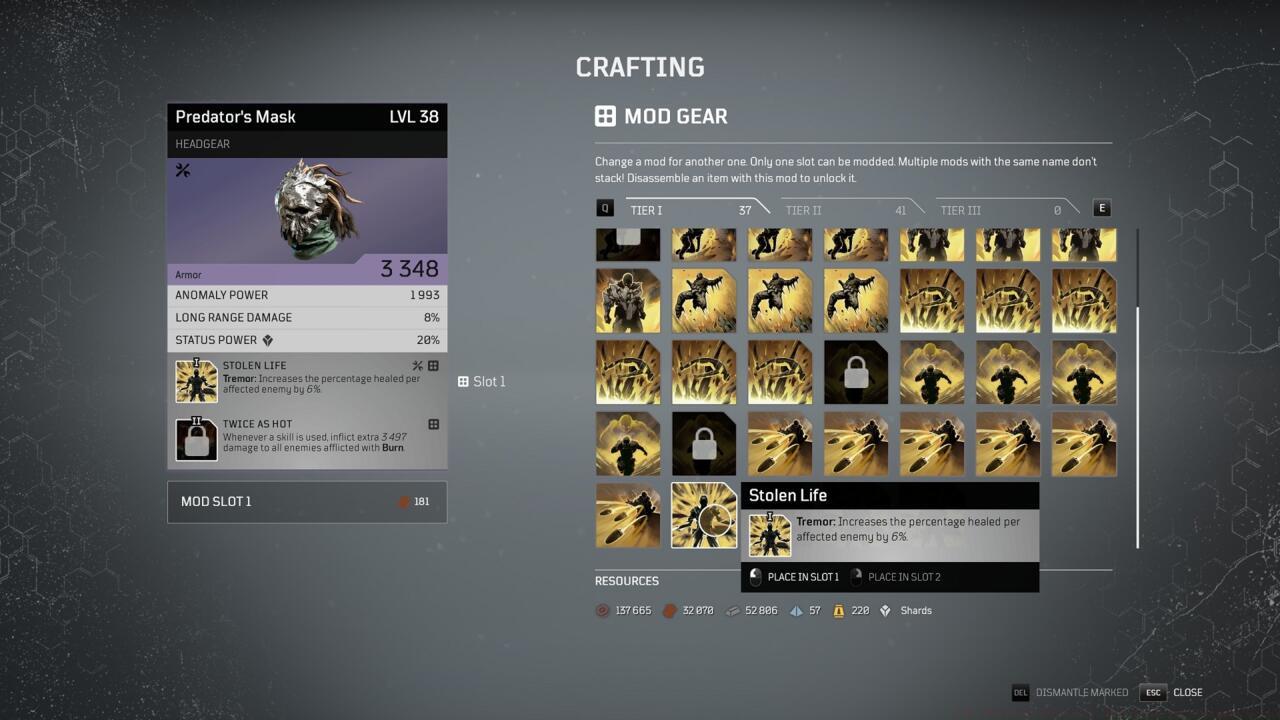Screen dimensions: 1280x720
Task: Select the Stolen Life mod icon
Action: [x=196, y=381]
